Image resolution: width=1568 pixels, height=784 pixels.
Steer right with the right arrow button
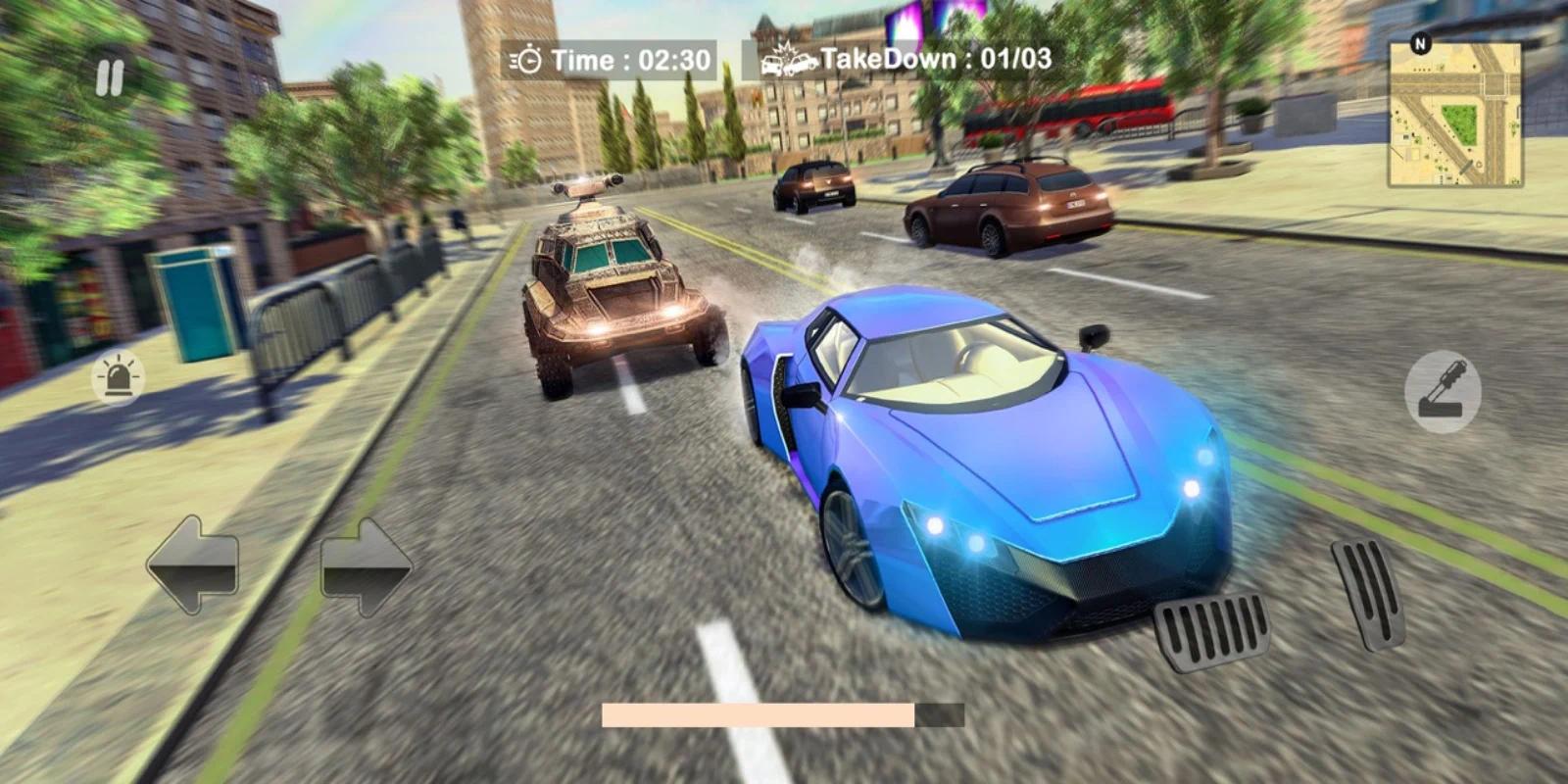366,566
